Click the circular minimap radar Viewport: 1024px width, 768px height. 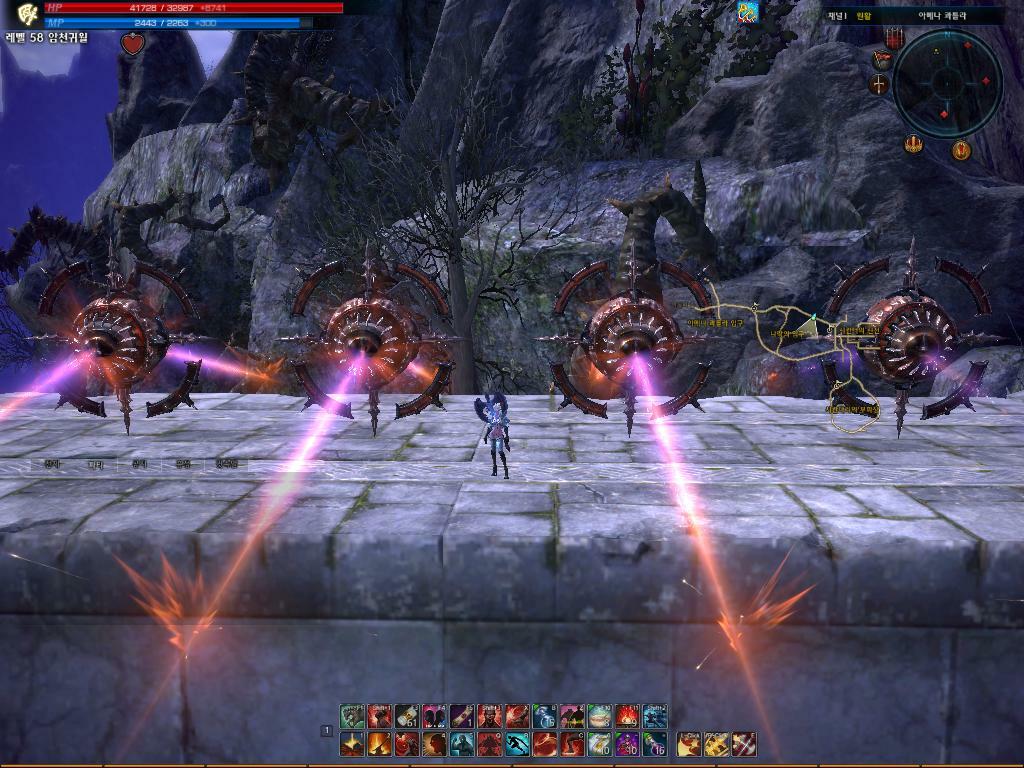pos(947,83)
